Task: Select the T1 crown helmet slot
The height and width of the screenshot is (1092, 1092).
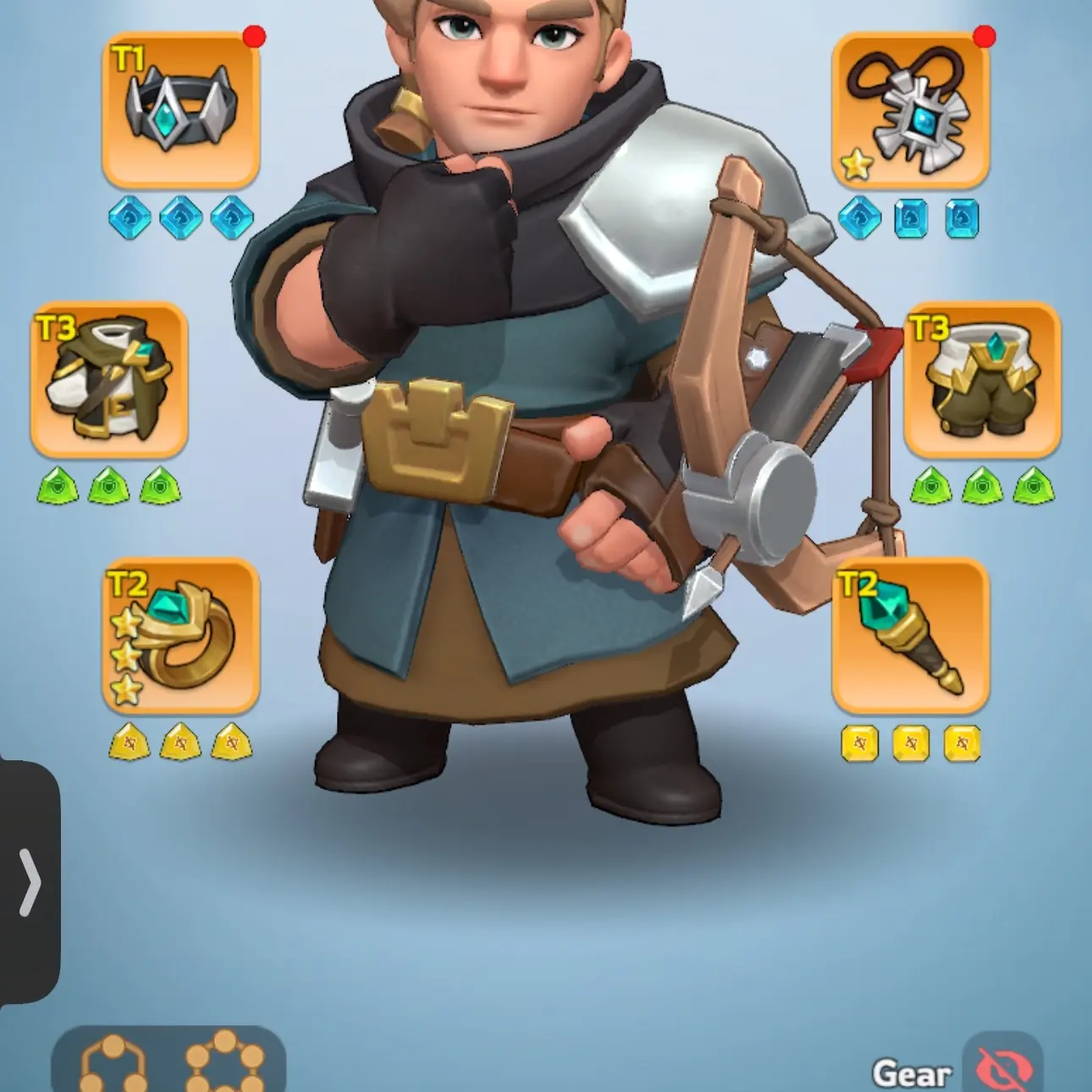Action: tap(182, 110)
